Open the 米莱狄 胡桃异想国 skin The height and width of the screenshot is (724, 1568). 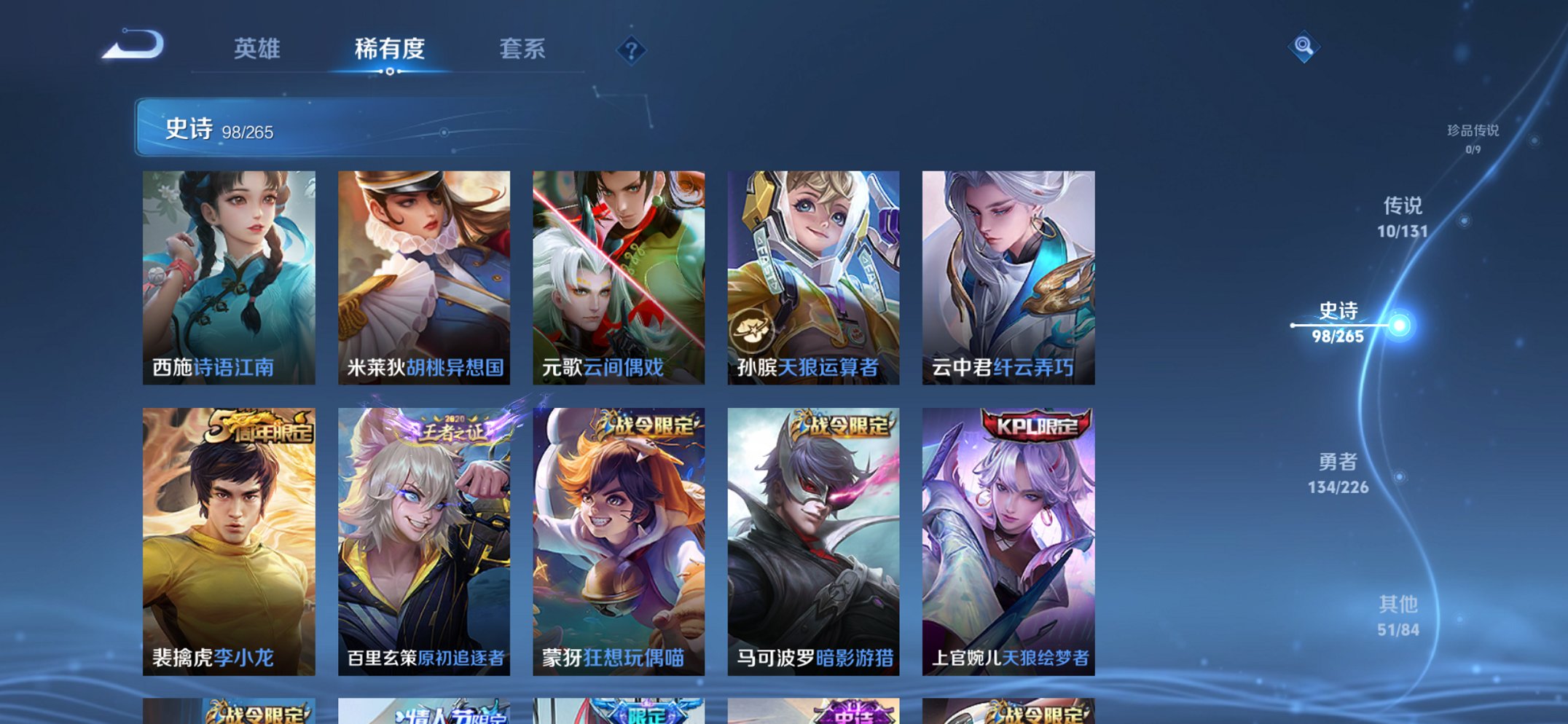pos(423,277)
